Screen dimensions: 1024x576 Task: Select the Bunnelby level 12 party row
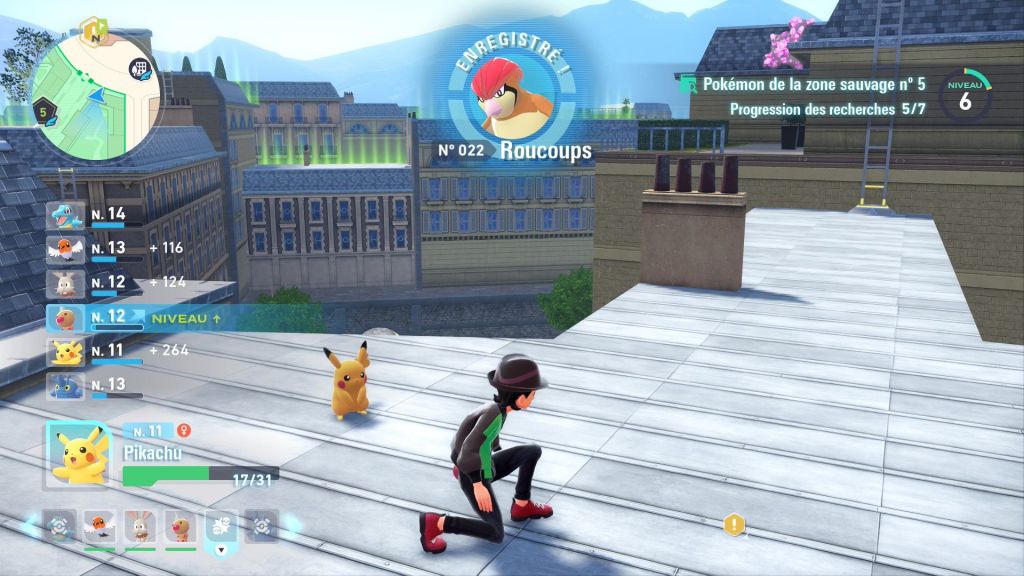point(66,283)
